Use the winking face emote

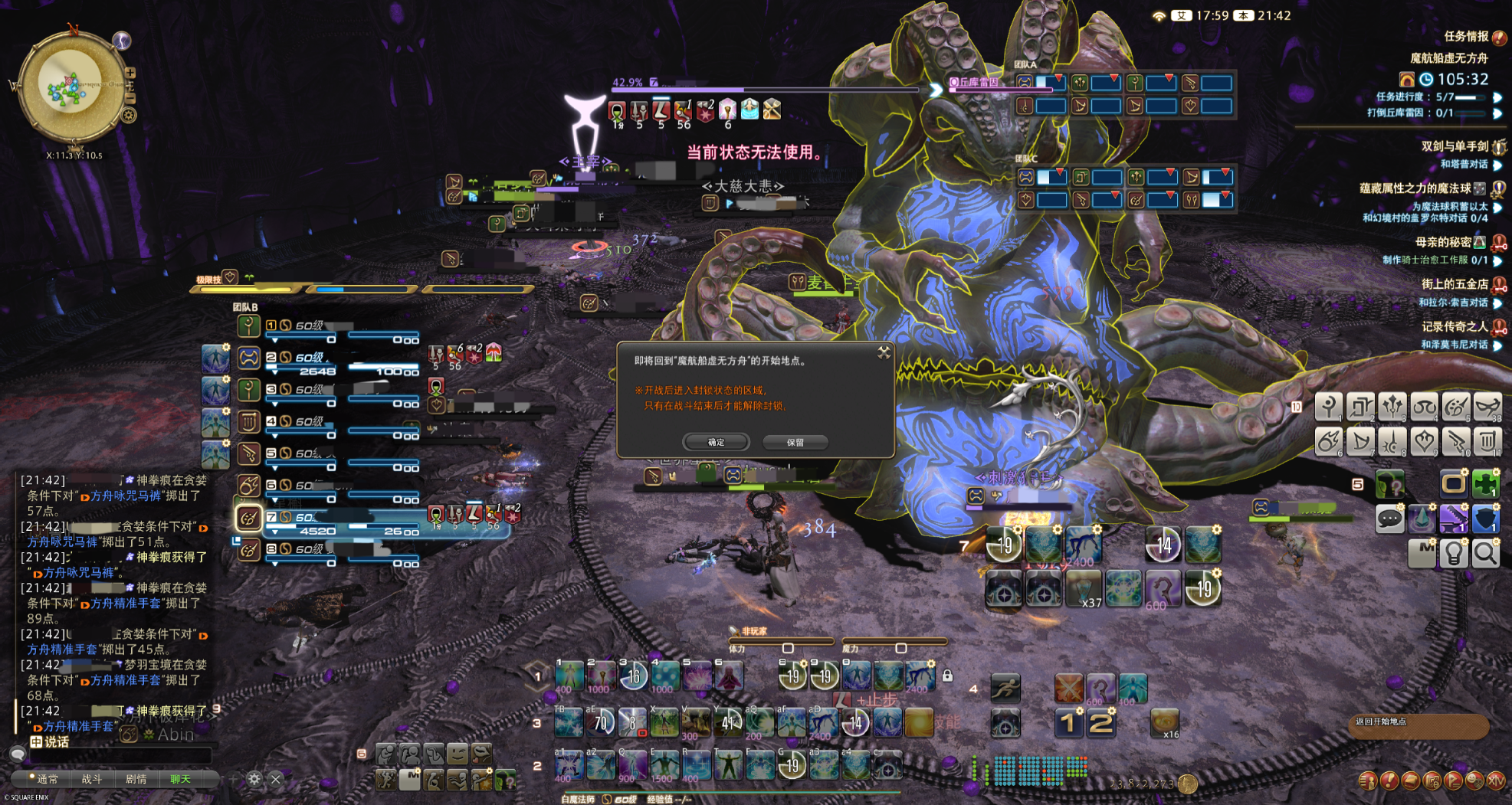pos(457,754)
